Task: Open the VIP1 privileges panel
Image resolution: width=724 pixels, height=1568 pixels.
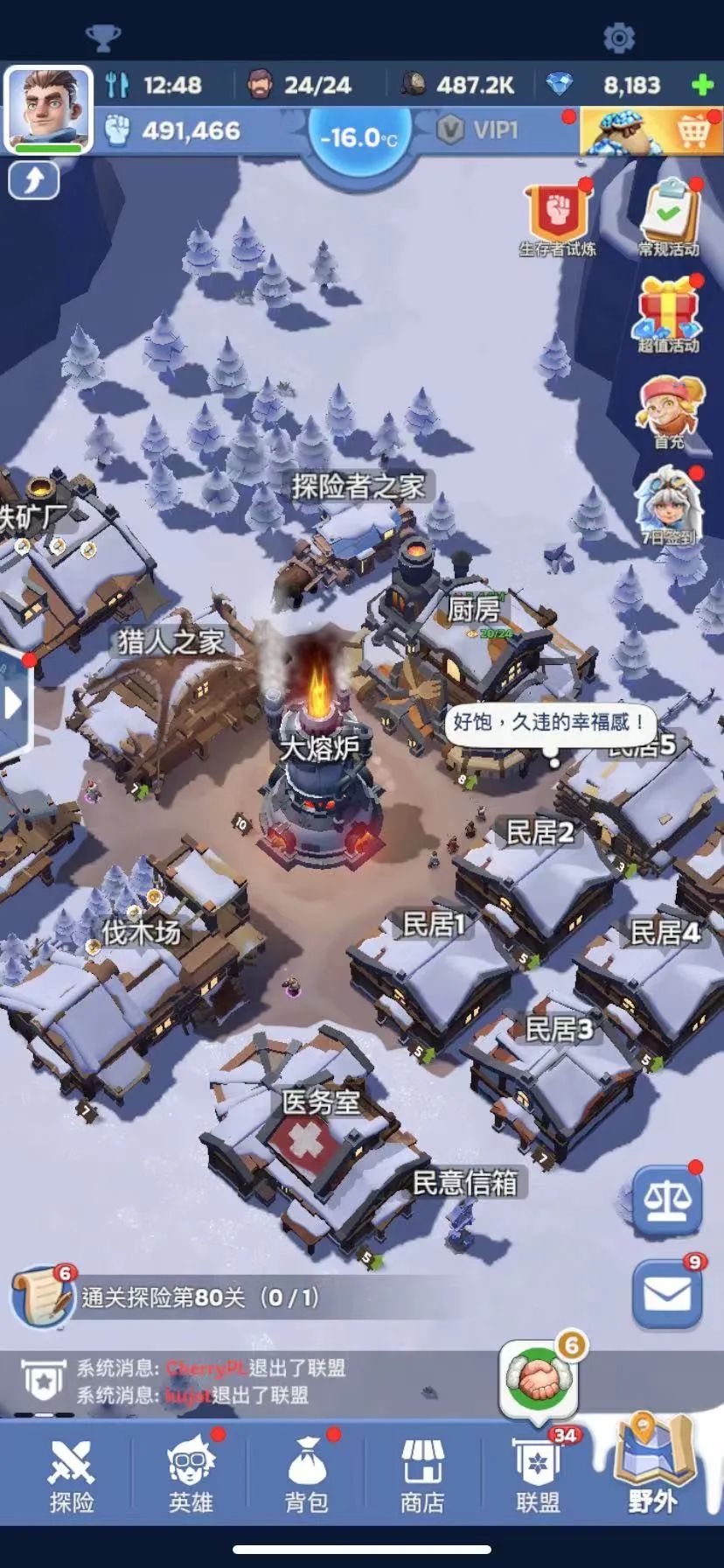Action: [478, 131]
